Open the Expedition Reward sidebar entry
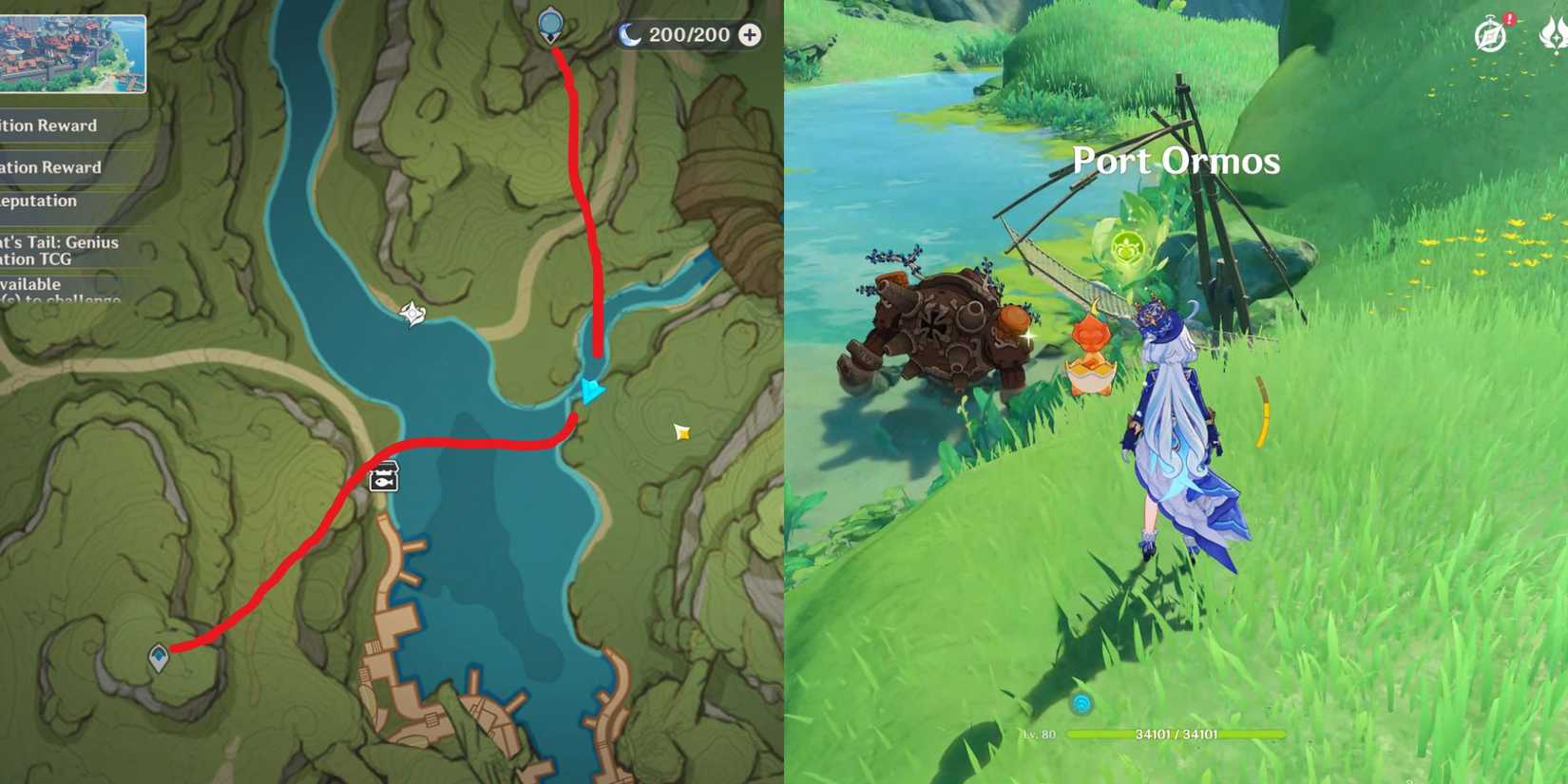The width and height of the screenshot is (1568, 784). (x=49, y=124)
